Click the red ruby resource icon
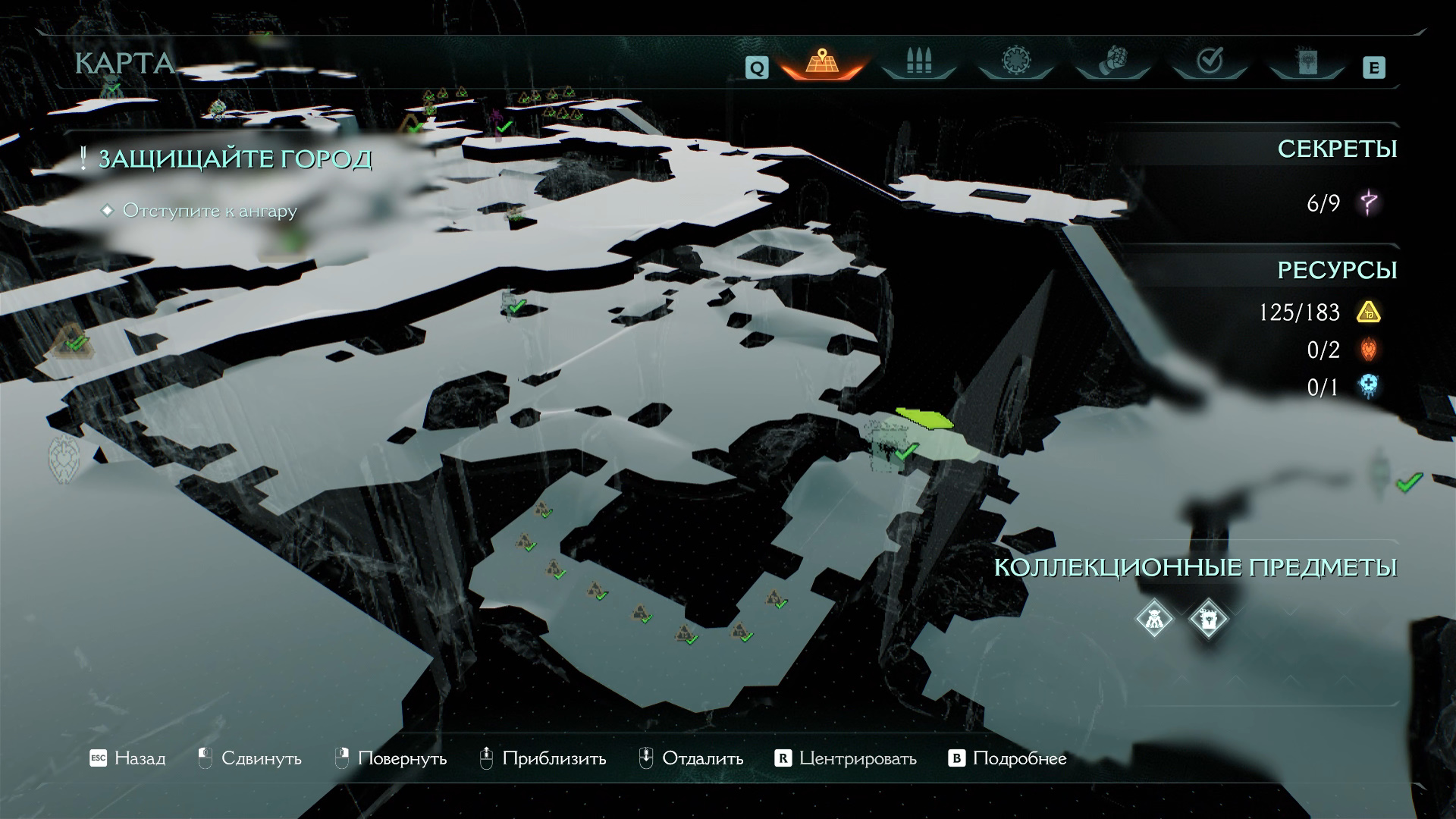Viewport: 1456px width, 819px height. click(x=1369, y=350)
